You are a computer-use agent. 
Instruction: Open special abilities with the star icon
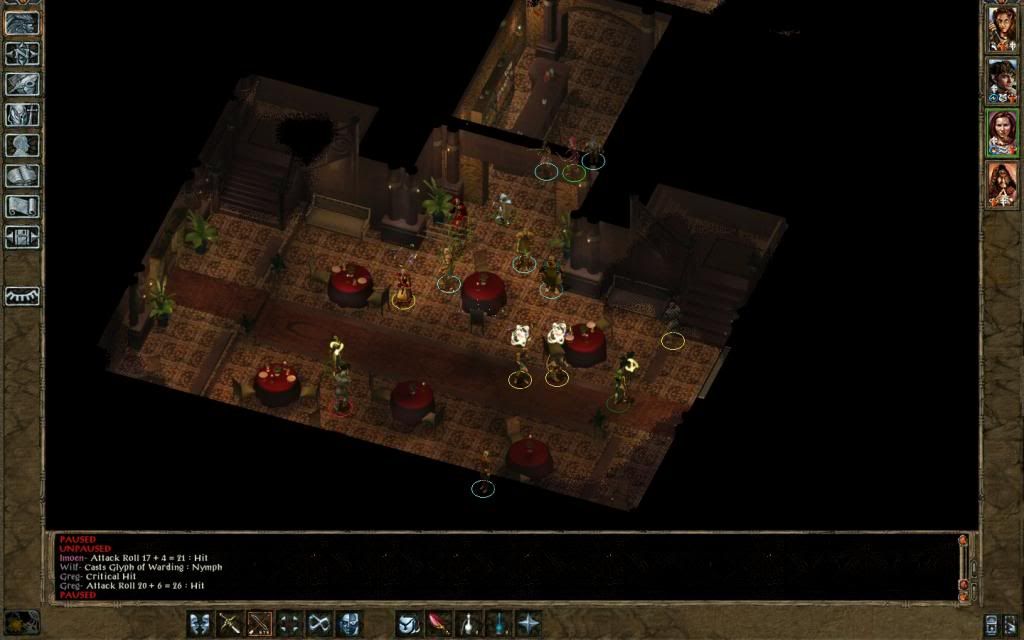click(528, 623)
